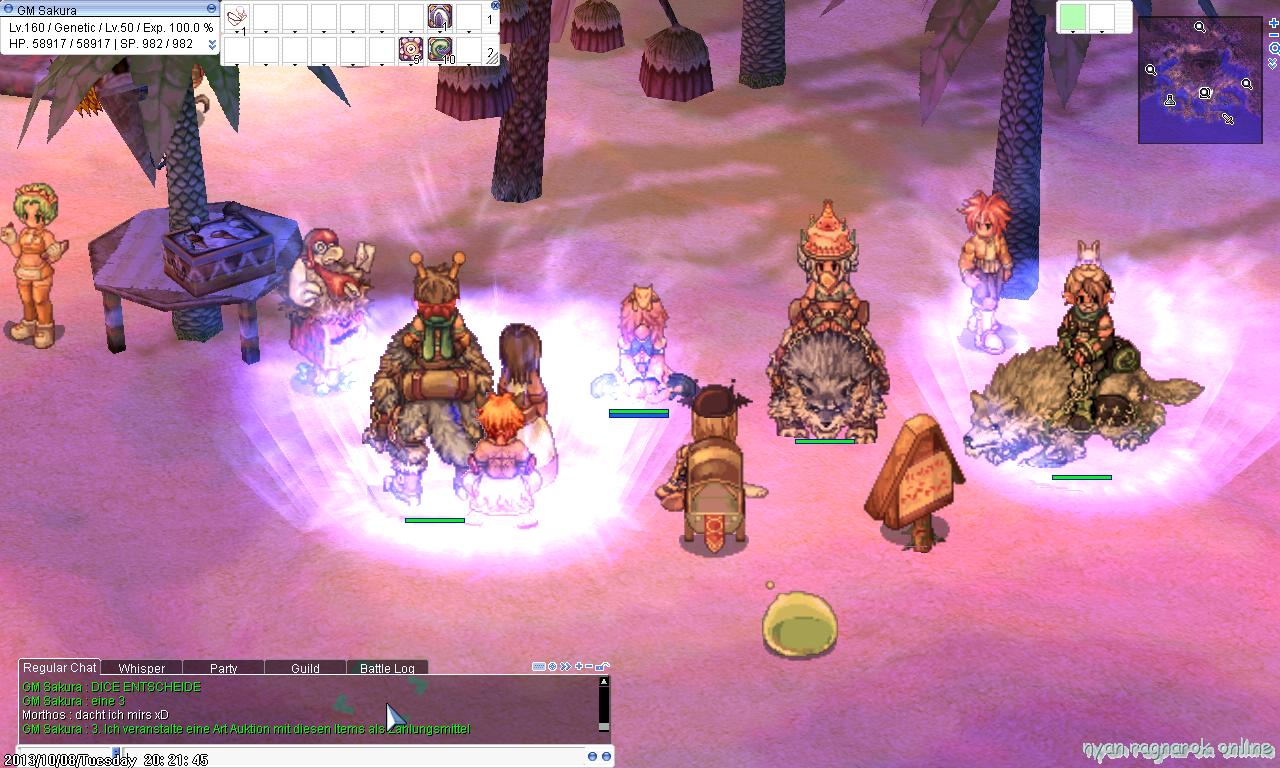1280x768 pixels.
Task: Select the Regular Chat tab
Action: point(60,667)
